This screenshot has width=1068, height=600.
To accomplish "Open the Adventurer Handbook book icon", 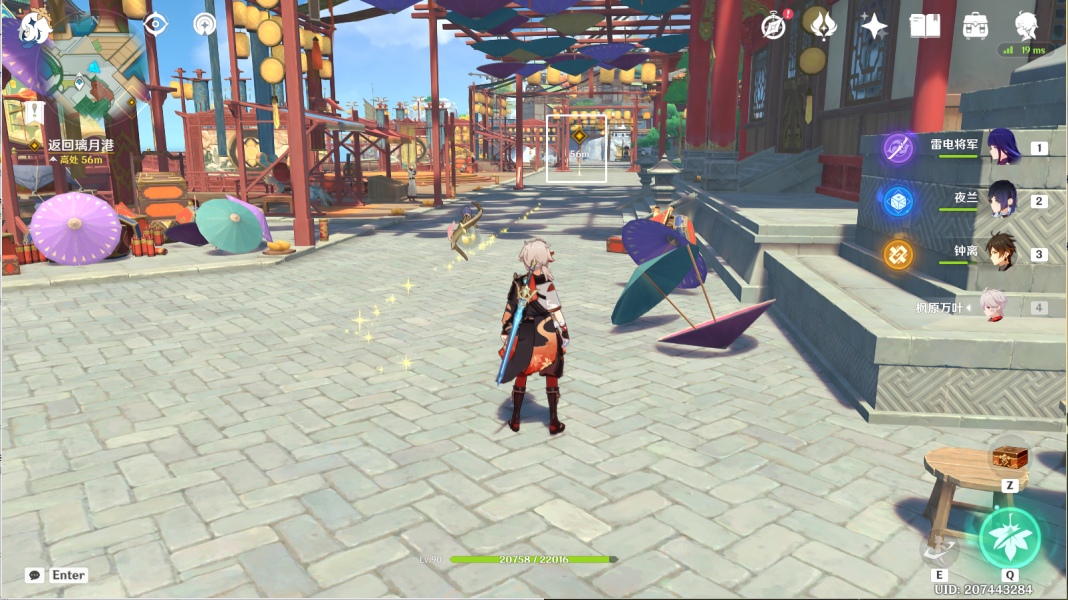I will point(924,26).
